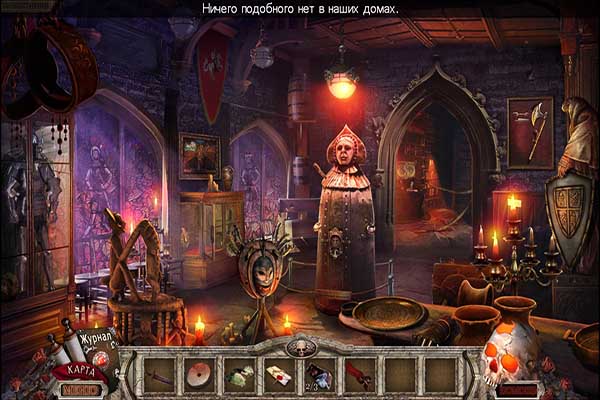Select the dagger in the inventory
Screen dimensions: 600x400
coord(160,376)
